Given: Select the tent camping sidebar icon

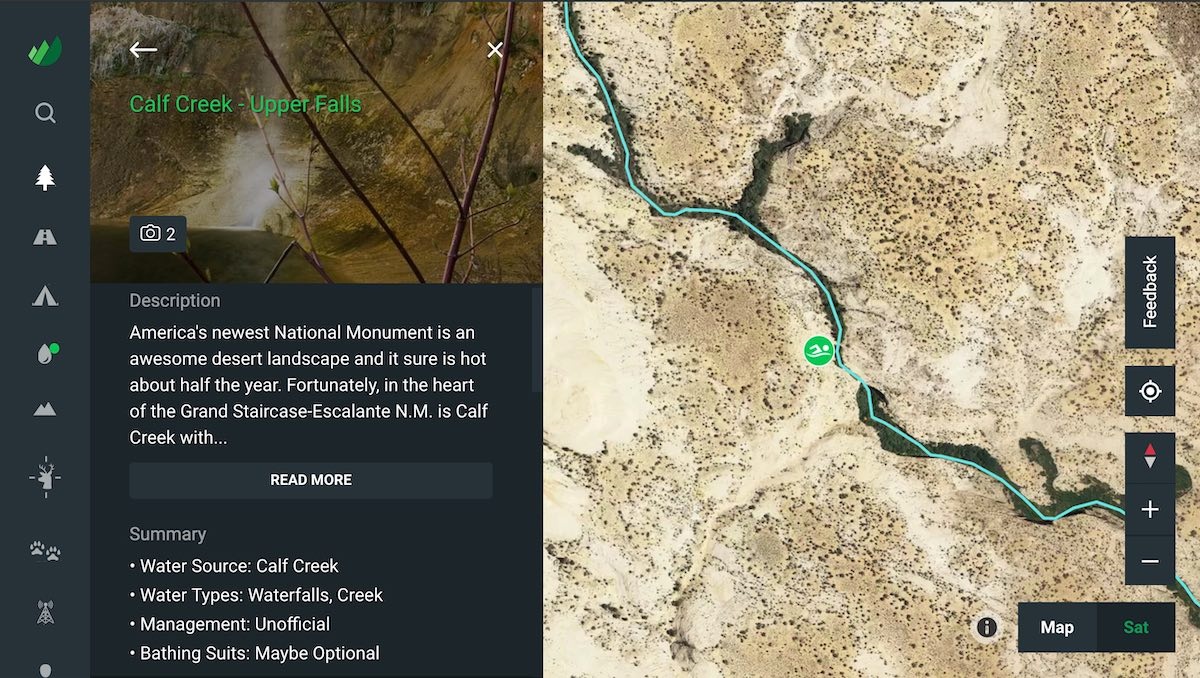Looking at the screenshot, I should point(45,295).
